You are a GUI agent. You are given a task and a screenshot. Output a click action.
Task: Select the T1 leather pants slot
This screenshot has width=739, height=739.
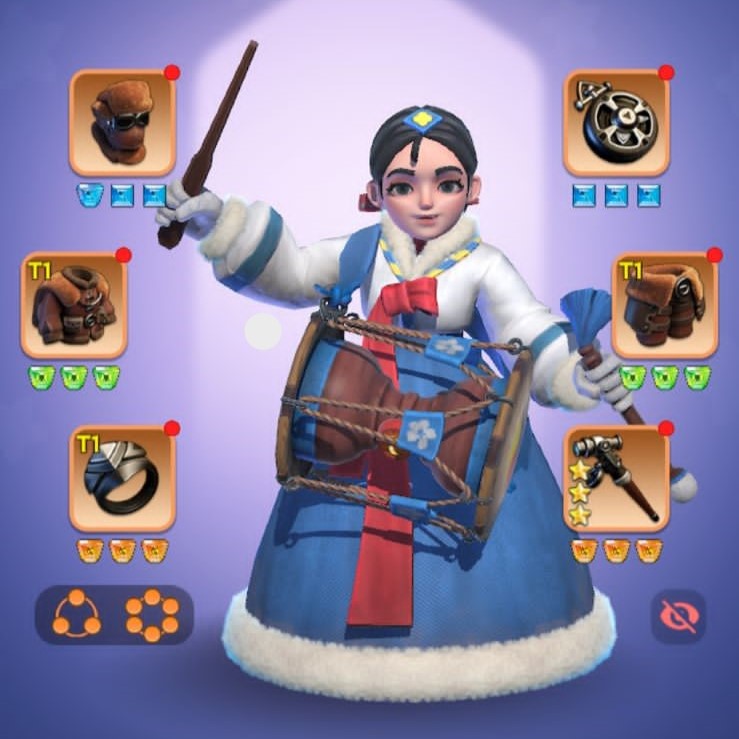[x=664, y=305]
